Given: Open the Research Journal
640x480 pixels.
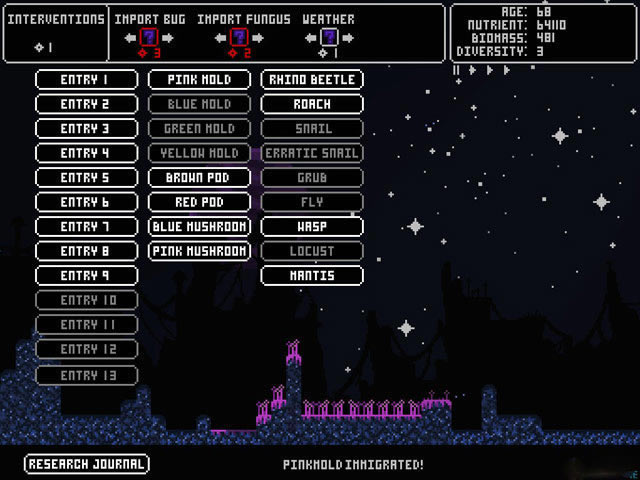Looking at the screenshot, I should click(87, 464).
